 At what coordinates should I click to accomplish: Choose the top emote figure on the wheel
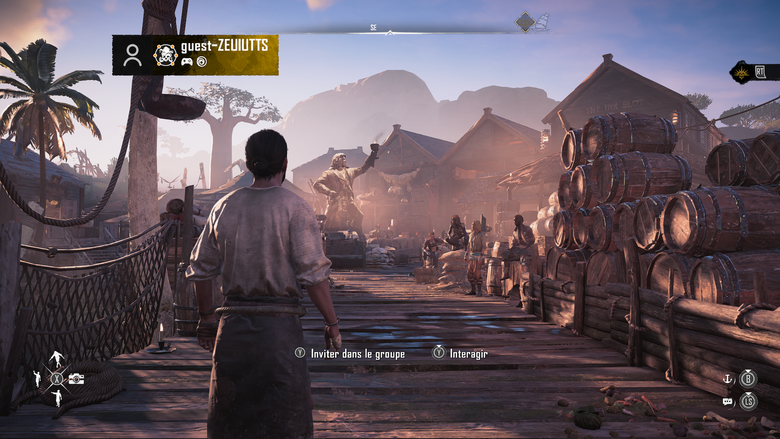pos(57,358)
